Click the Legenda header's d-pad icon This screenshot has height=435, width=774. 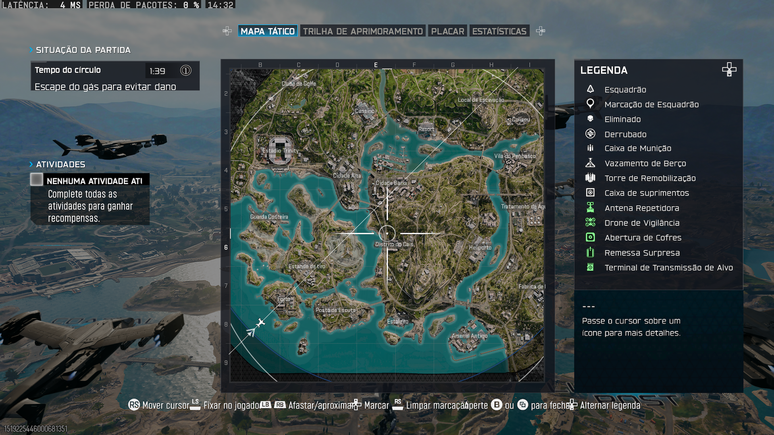pyautogui.click(x=729, y=70)
